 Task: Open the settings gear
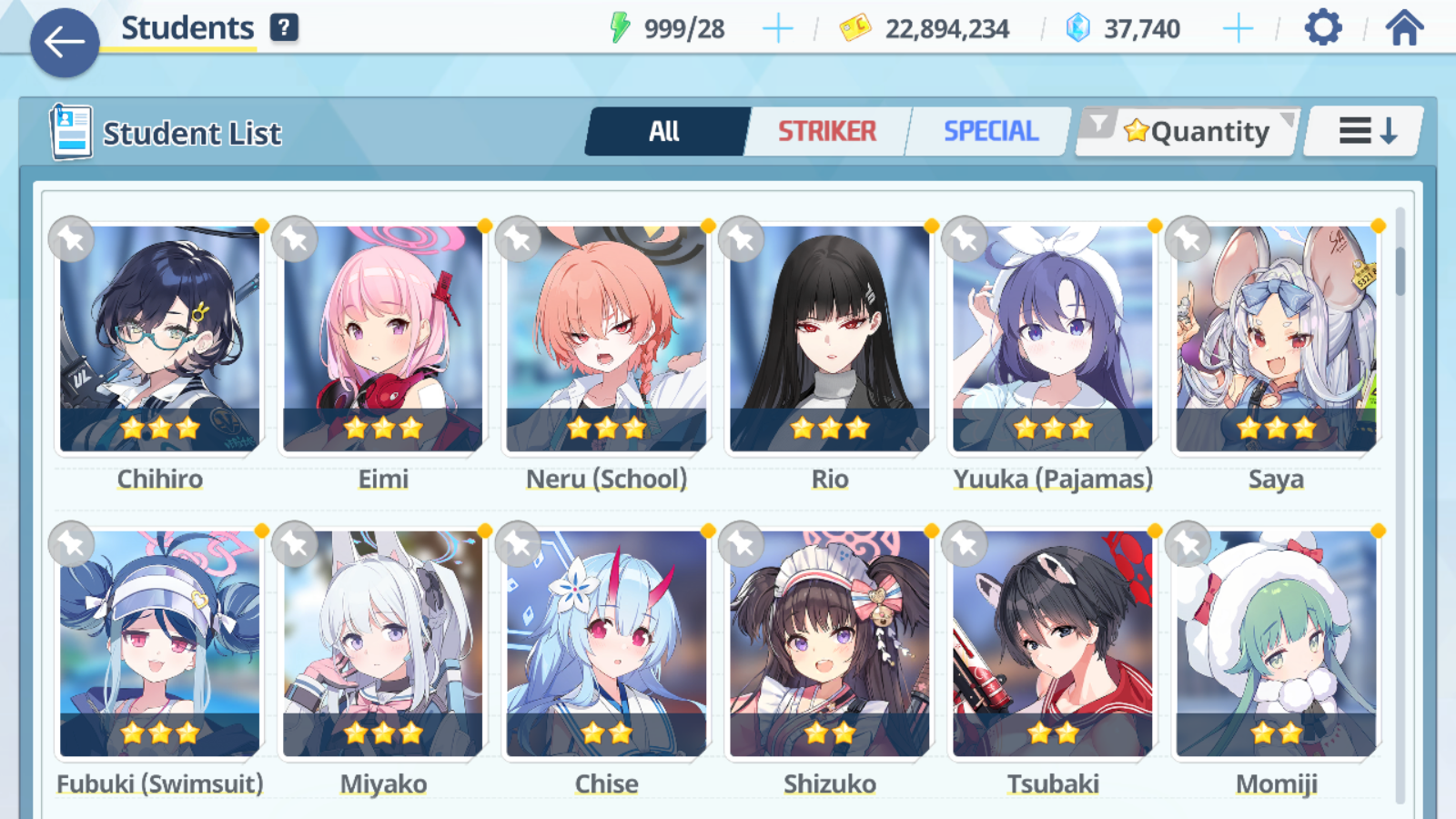pyautogui.click(x=1322, y=28)
